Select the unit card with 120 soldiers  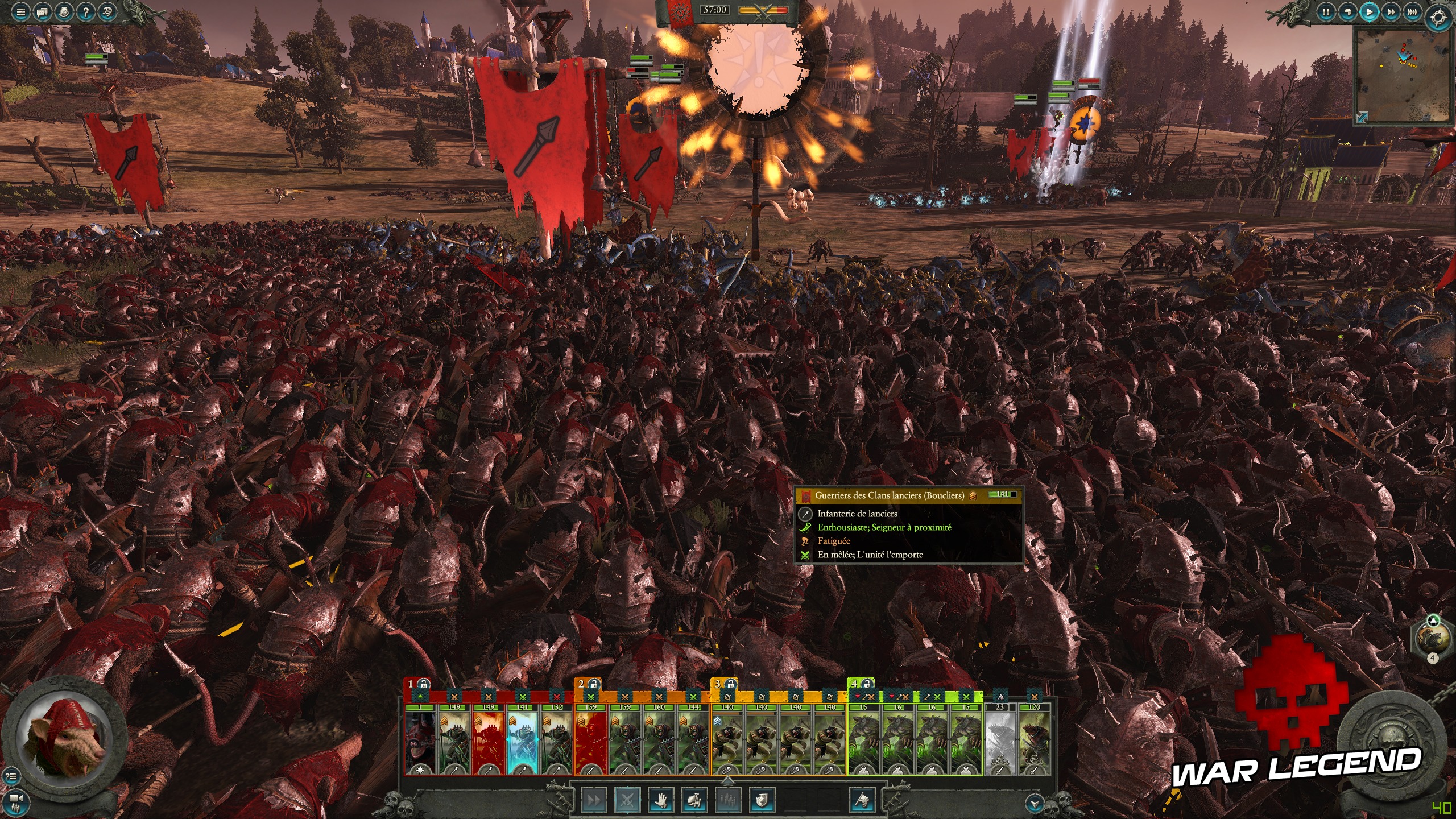pyautogui.click(x=1034, y=739)
